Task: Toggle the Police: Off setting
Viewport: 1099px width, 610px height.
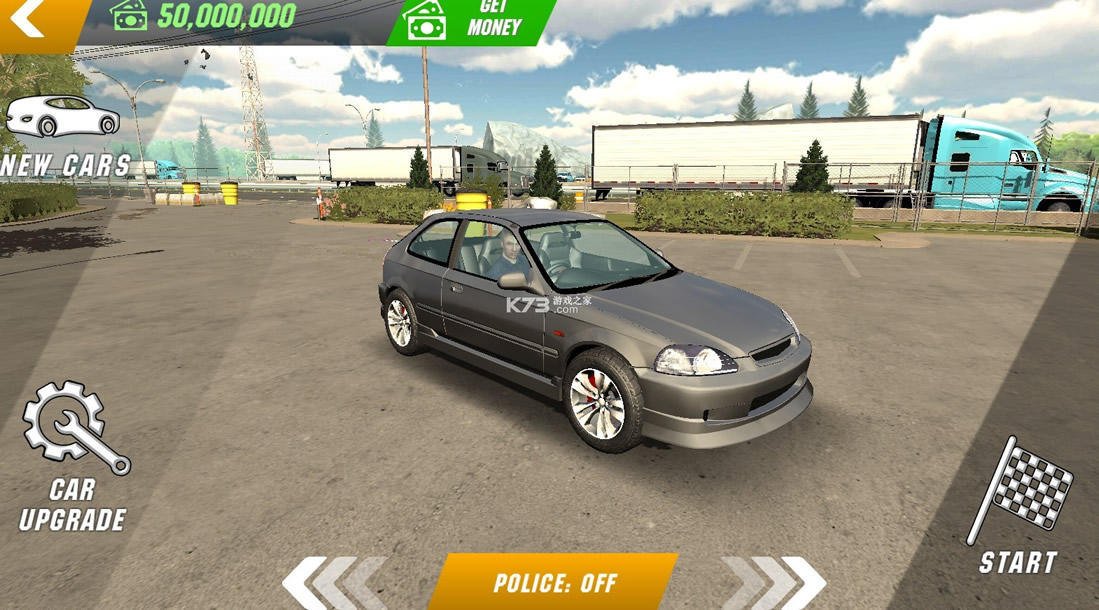Action: click(x=555, y=582)
